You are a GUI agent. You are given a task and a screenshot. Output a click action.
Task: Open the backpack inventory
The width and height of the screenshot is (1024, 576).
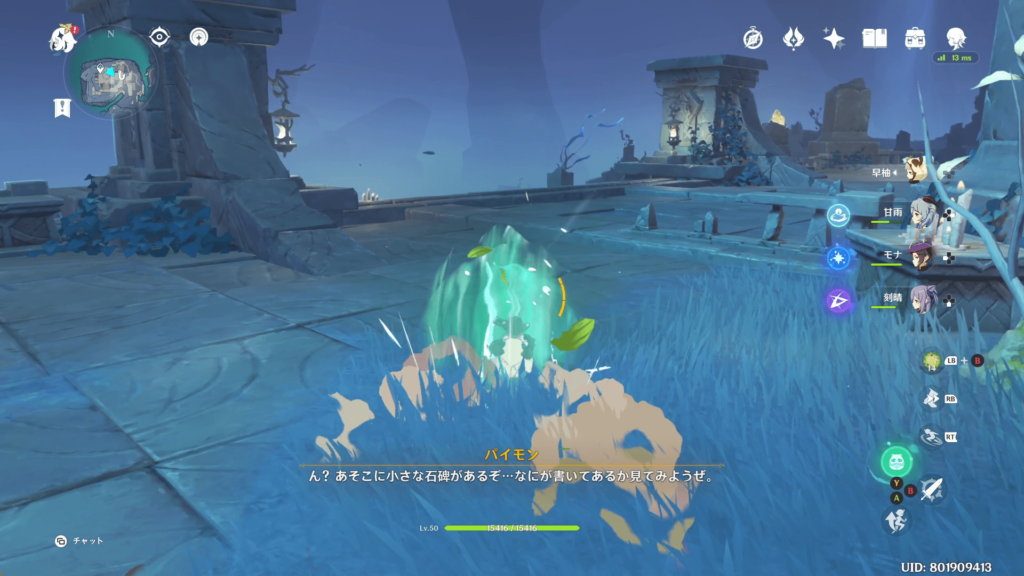pos(914,38)
